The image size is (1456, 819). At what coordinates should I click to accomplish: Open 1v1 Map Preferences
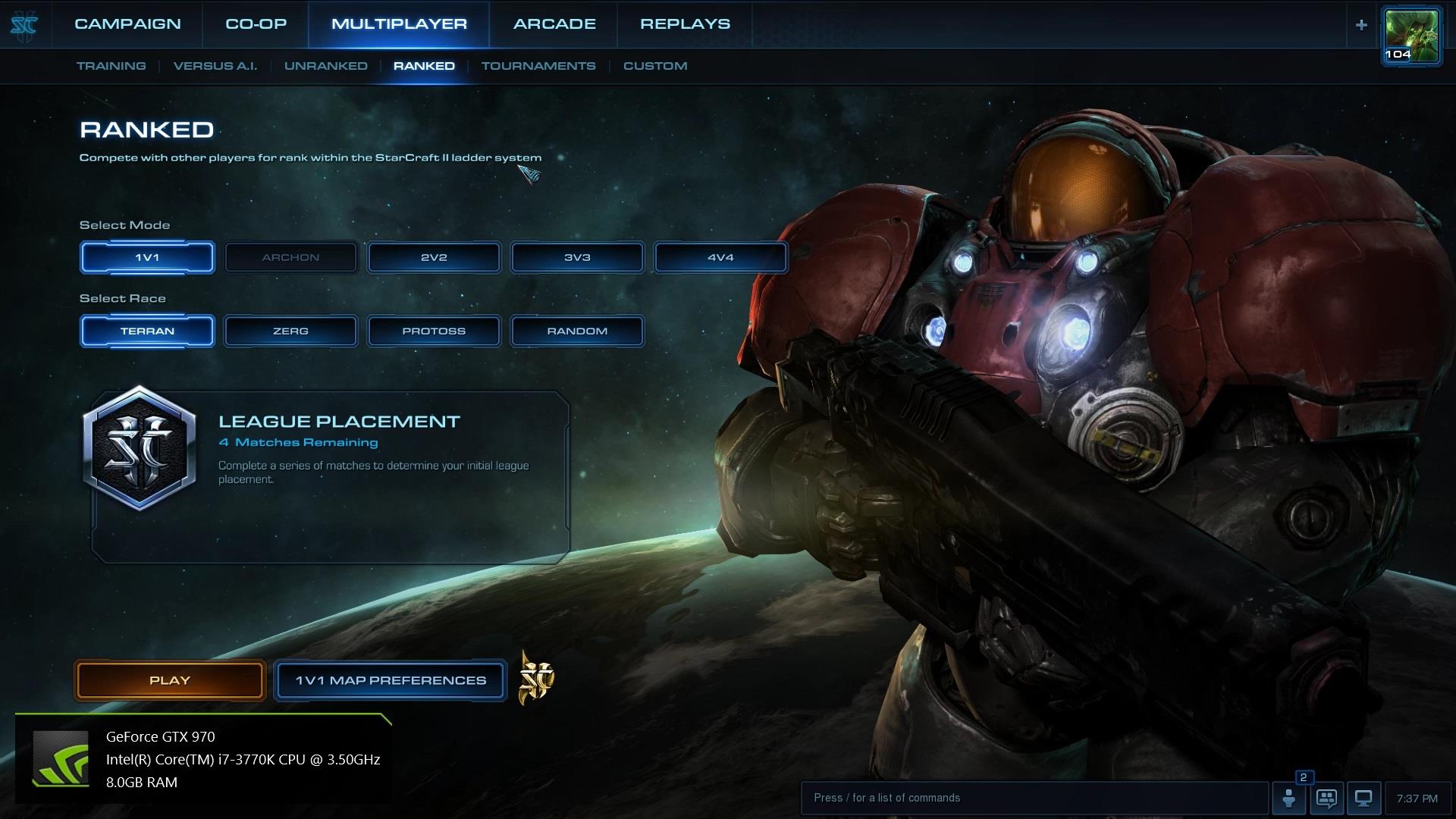(391, 680)
